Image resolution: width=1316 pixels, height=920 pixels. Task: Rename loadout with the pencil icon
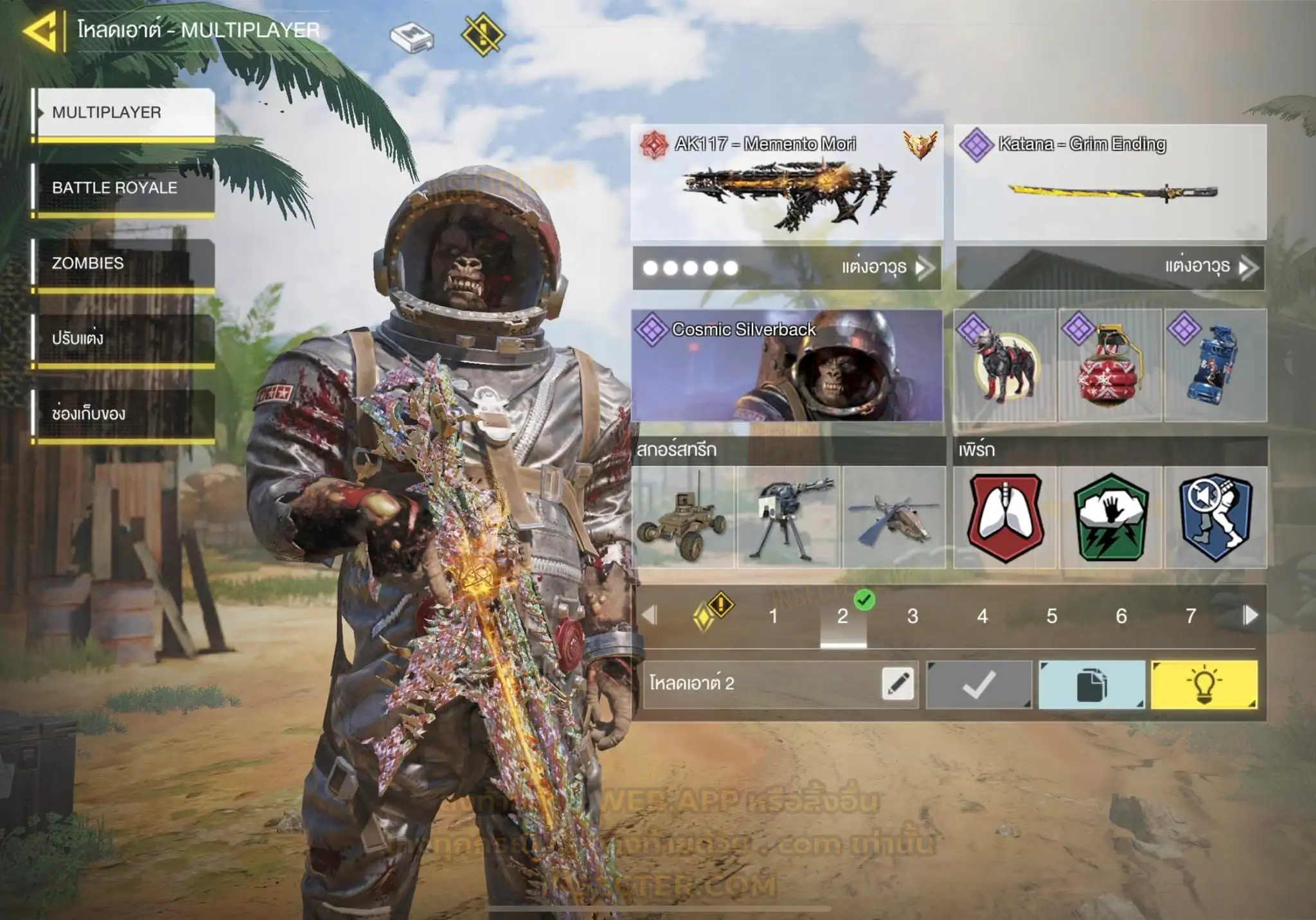point(898,684)
